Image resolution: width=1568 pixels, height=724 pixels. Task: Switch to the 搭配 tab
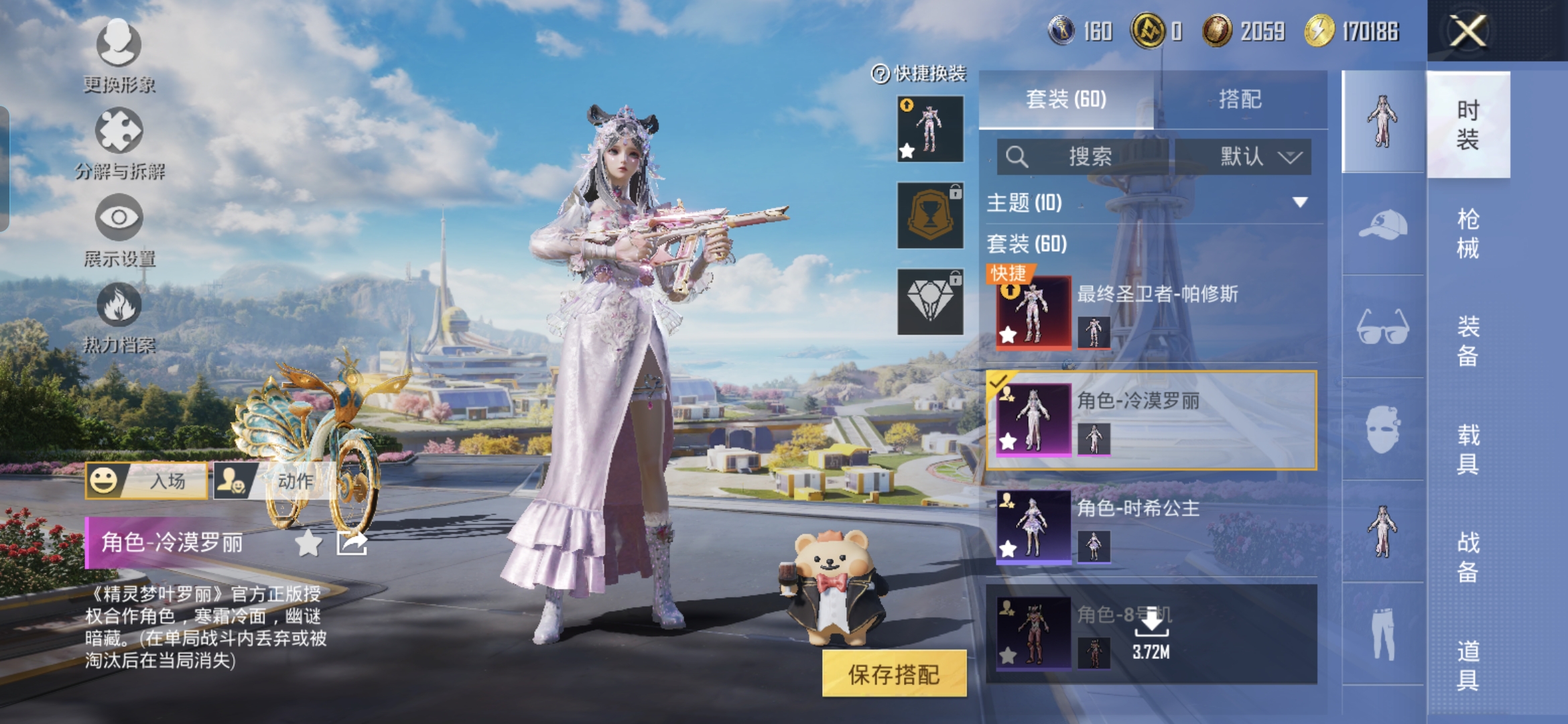[x=1240, y=100]
